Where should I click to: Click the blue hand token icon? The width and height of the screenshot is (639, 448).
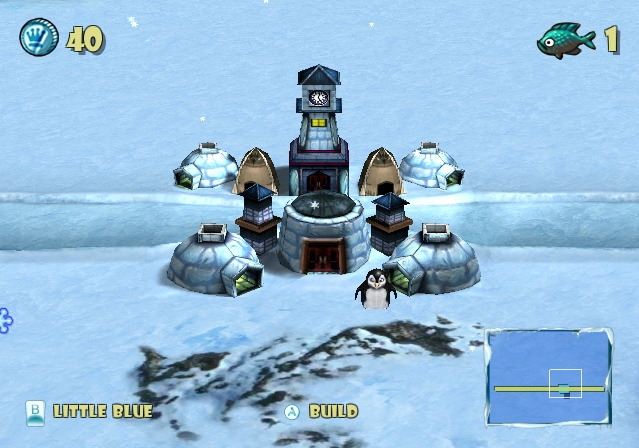[38, 39]
